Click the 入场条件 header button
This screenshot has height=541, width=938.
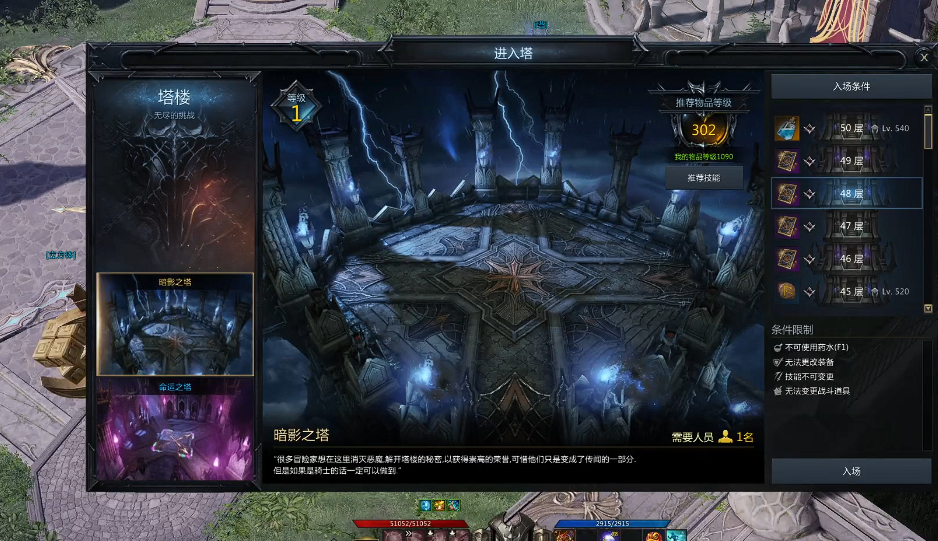pyautogui.click(x=851, y=87)
